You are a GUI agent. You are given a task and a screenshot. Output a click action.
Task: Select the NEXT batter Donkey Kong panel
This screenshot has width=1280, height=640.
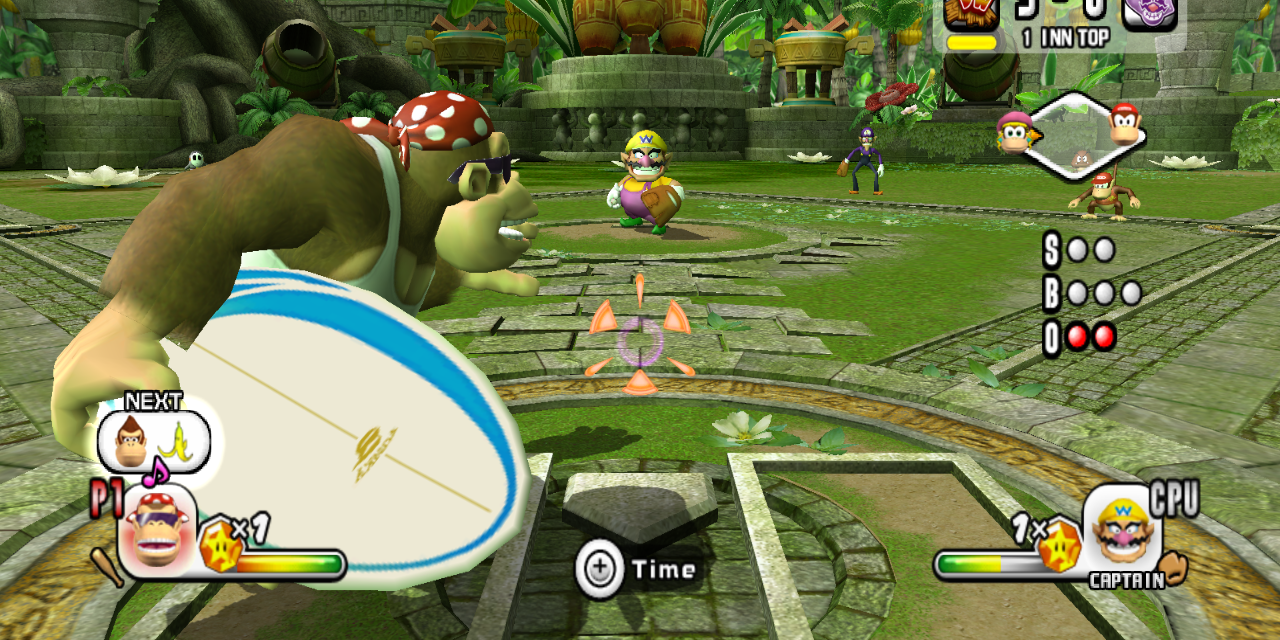pyautogui.click(x=153, y=442)
